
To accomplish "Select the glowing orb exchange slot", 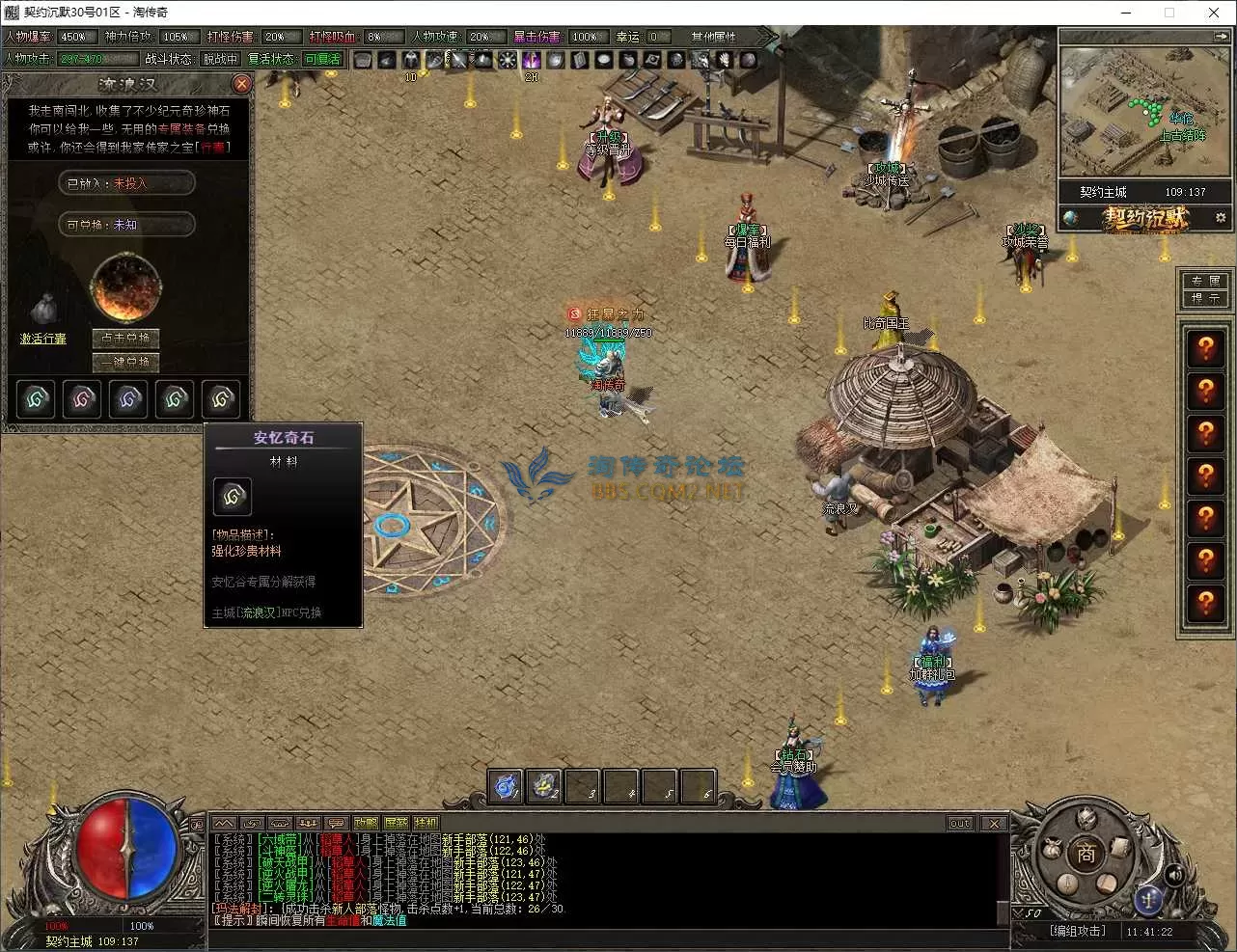I will coord(125,287).
